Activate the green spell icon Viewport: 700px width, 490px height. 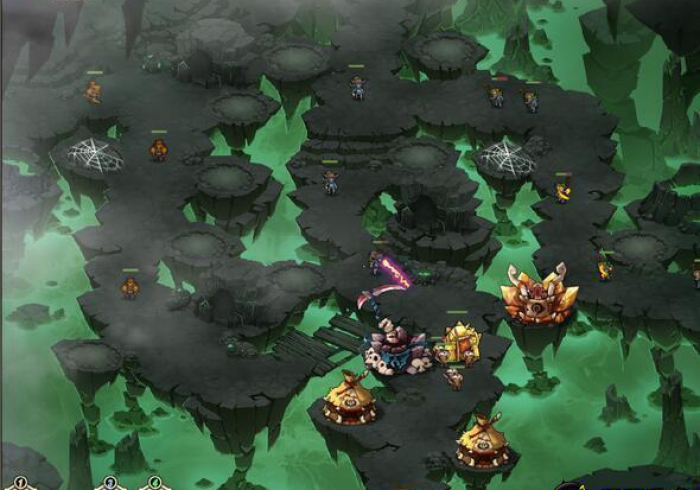pos(154,484)
